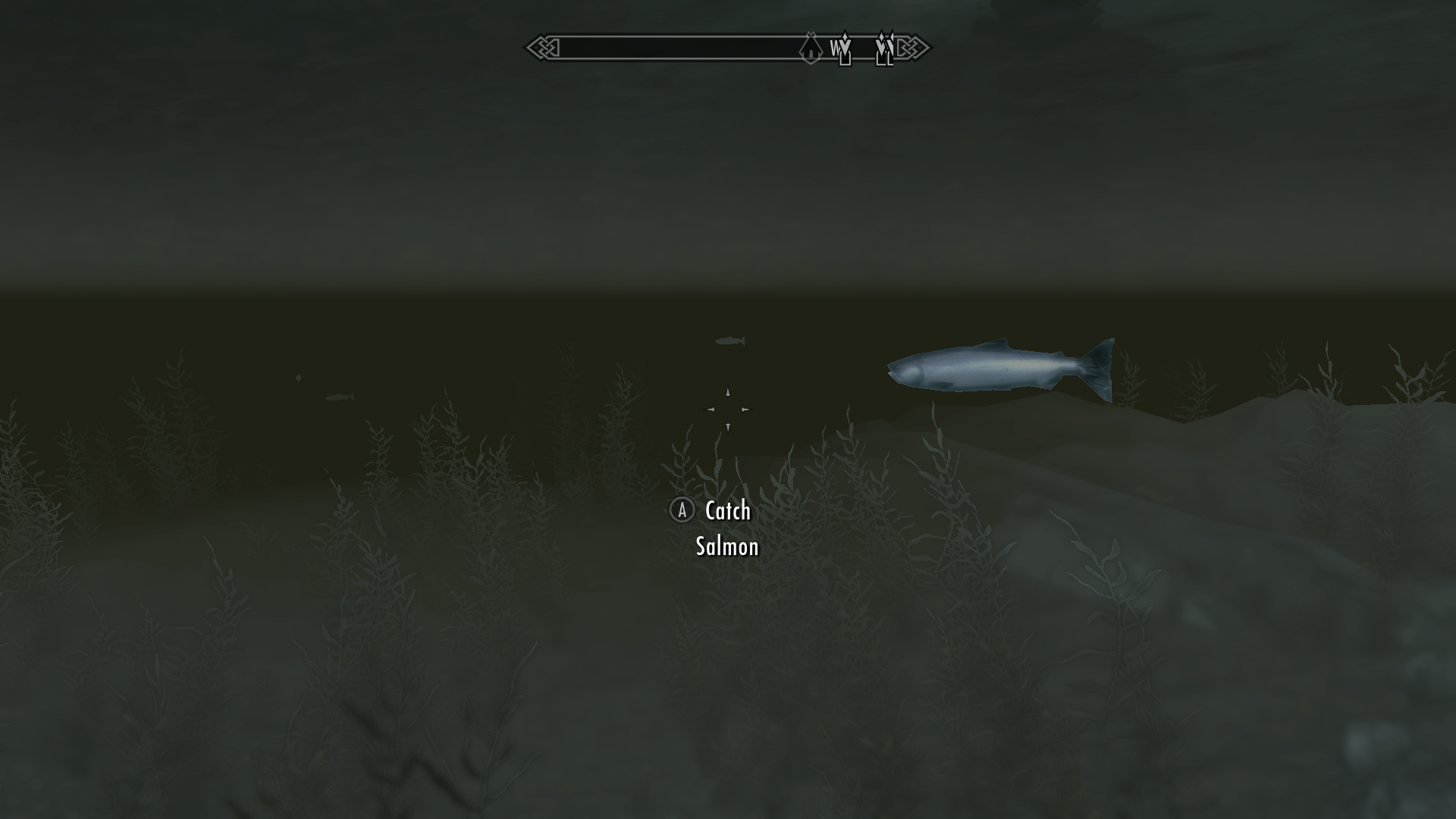The height and width of the screenshot is (819, 1456).
Task: Click the settlement marker on the compass
Action: click(x=811, y=48)
